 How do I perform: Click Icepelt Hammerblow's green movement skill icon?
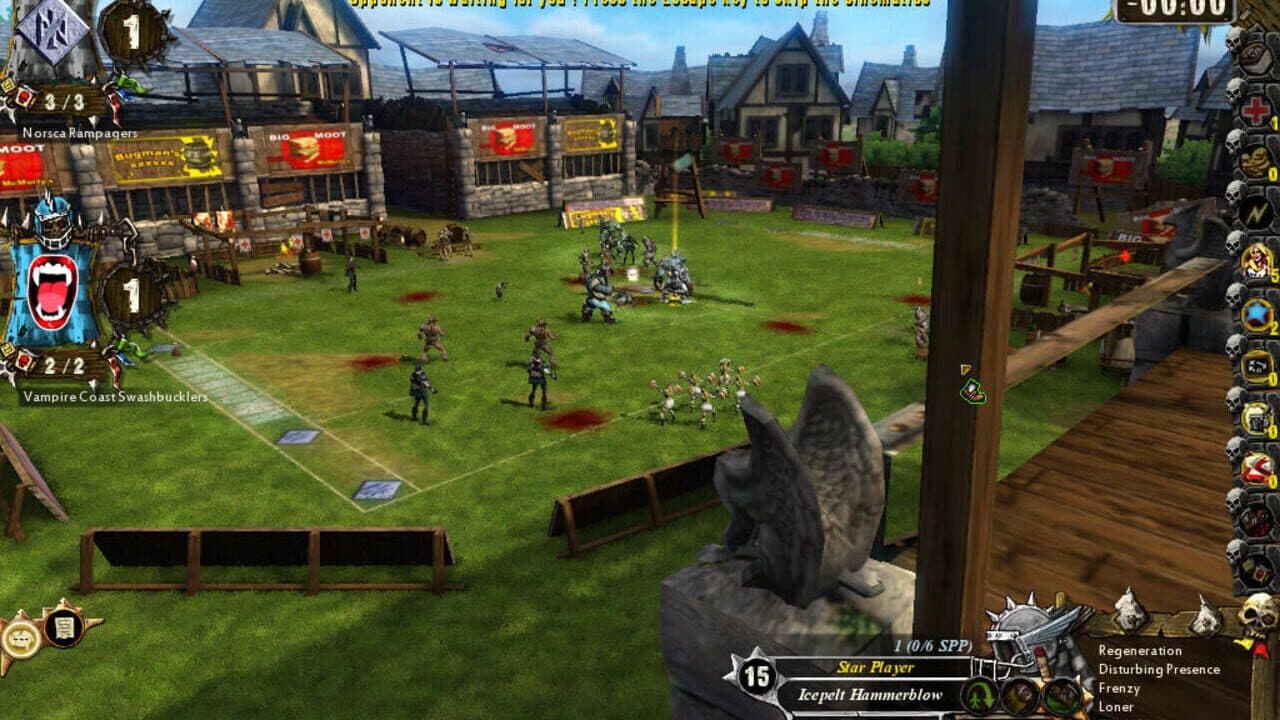tap(980, 695)
